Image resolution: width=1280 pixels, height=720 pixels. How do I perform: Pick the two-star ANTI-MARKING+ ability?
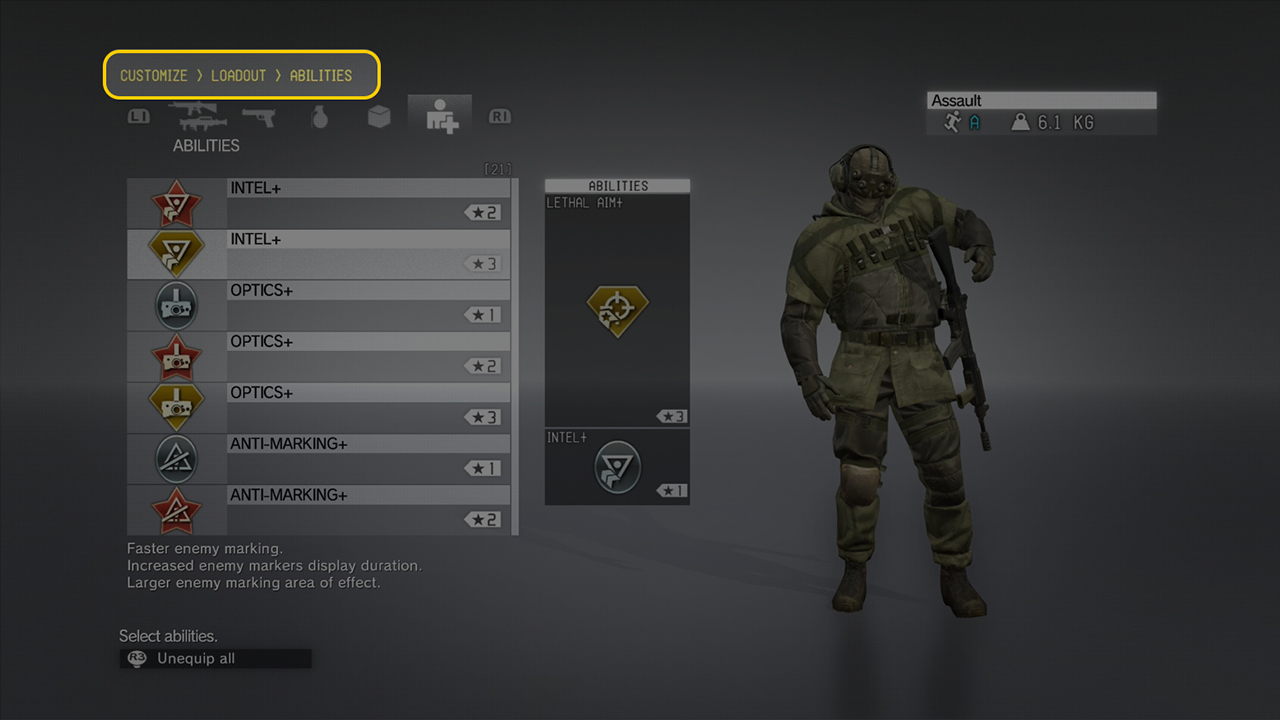[x=318, y=509]
